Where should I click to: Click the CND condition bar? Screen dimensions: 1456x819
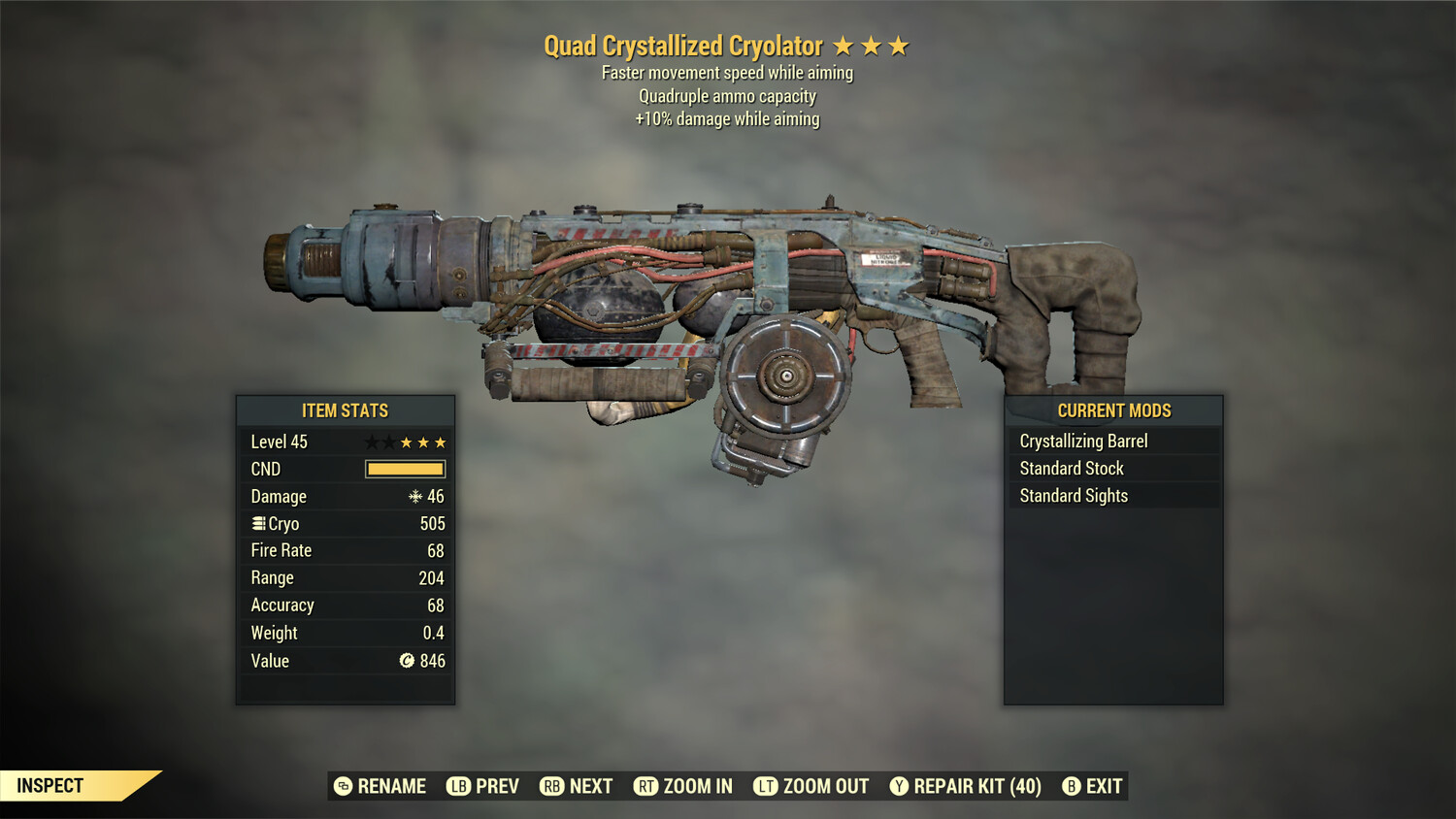pos(404,469)
